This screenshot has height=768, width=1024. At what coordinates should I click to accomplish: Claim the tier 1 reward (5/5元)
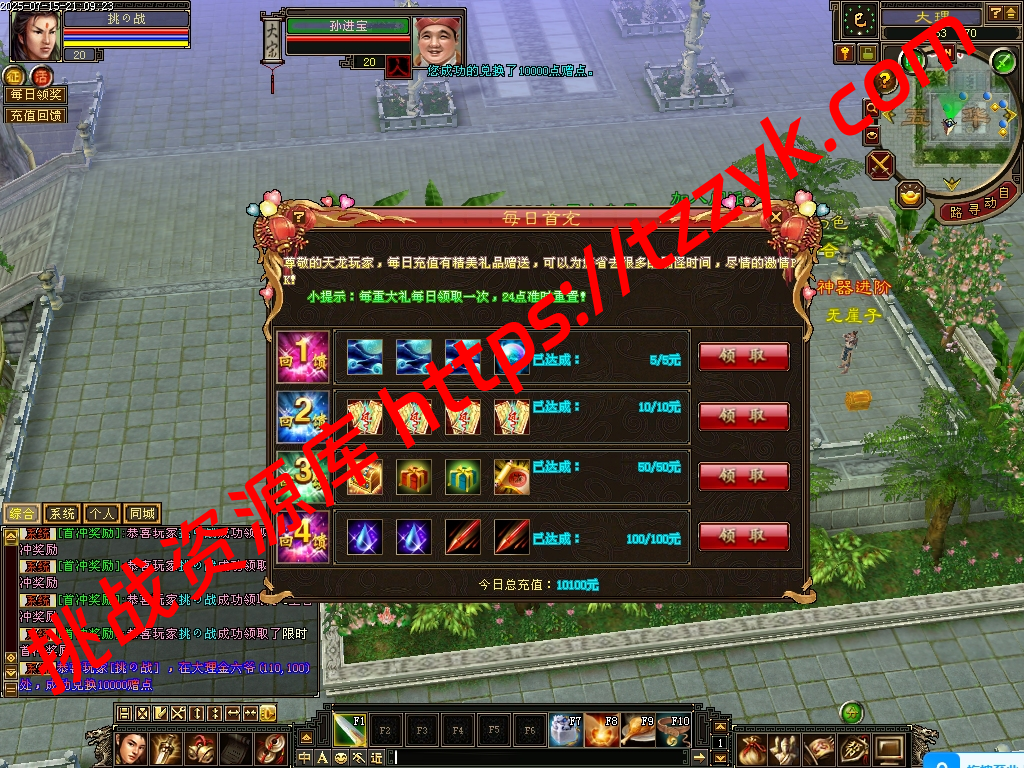click(743, 357)
